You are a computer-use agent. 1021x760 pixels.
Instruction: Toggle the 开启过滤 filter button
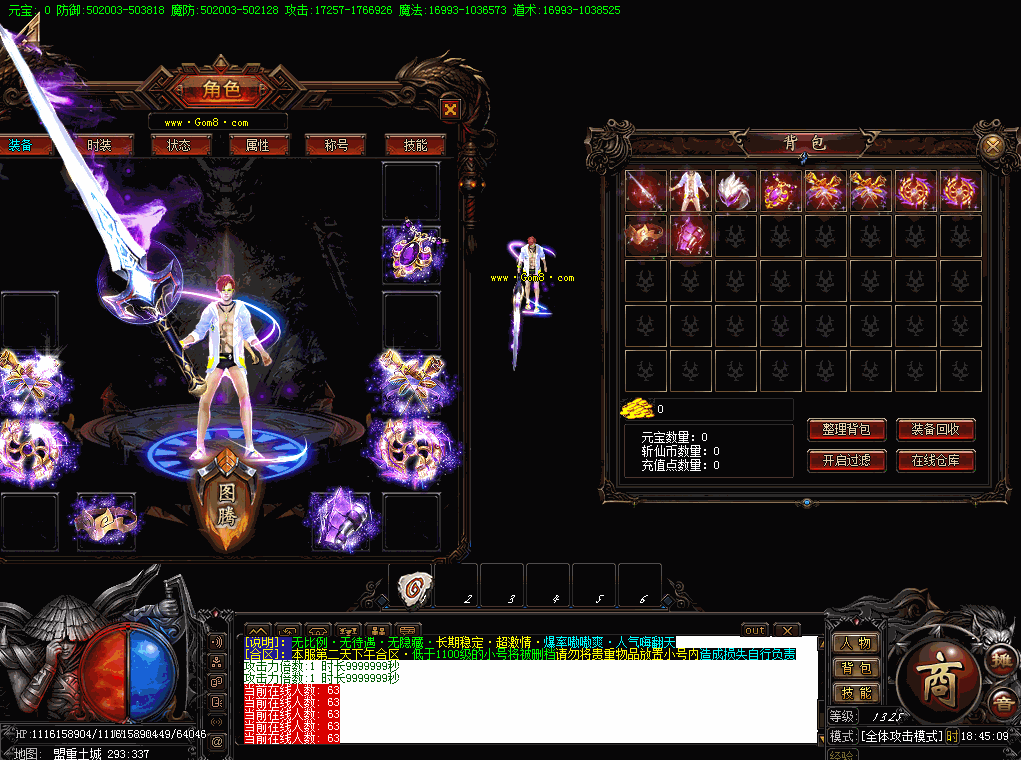coord(846,461)
